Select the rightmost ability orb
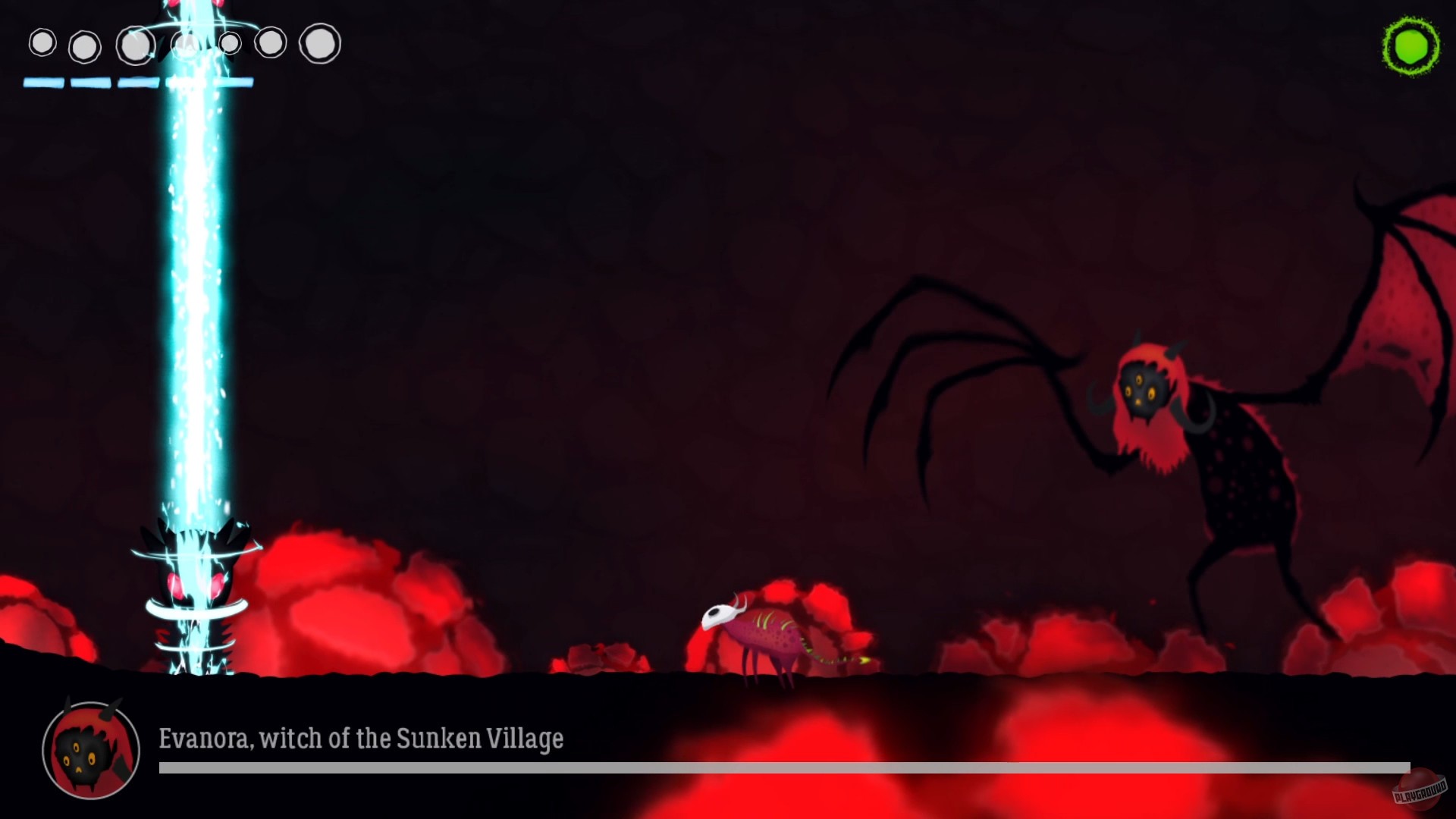 click(319, 43)
